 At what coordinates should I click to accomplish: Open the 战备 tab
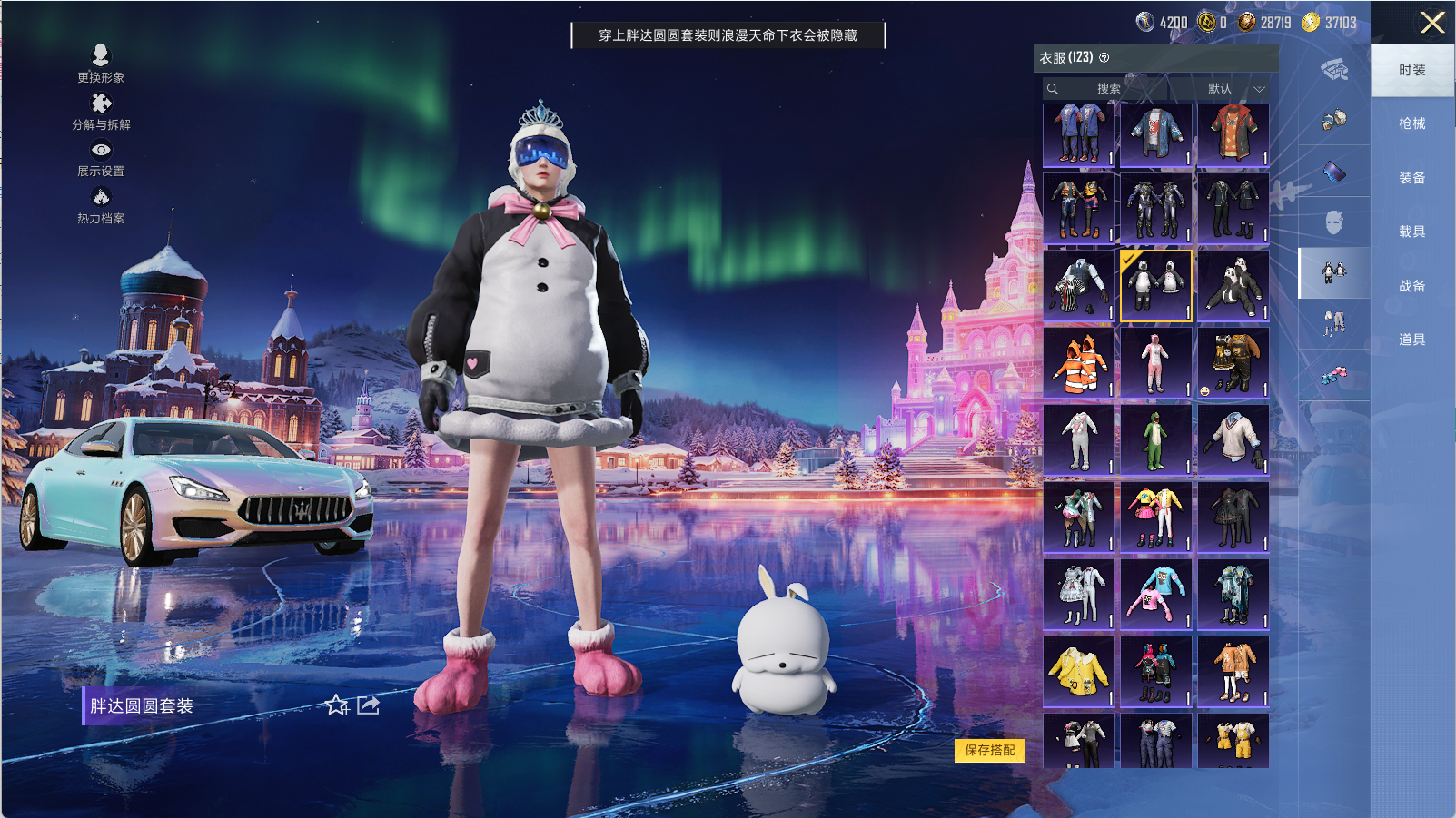[x=1411, y=286]
